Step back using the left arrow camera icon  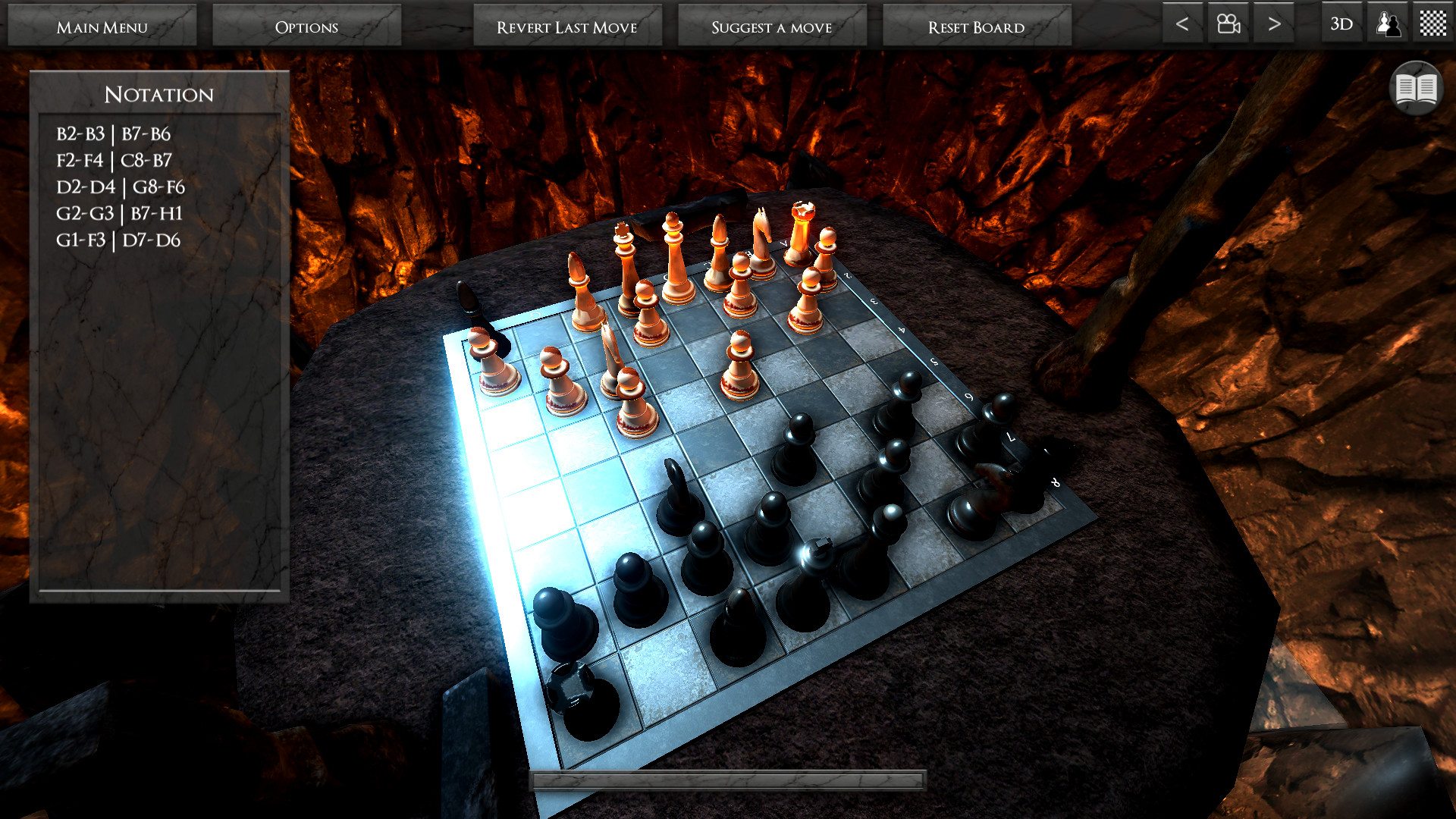click(x=1182, y=23)
